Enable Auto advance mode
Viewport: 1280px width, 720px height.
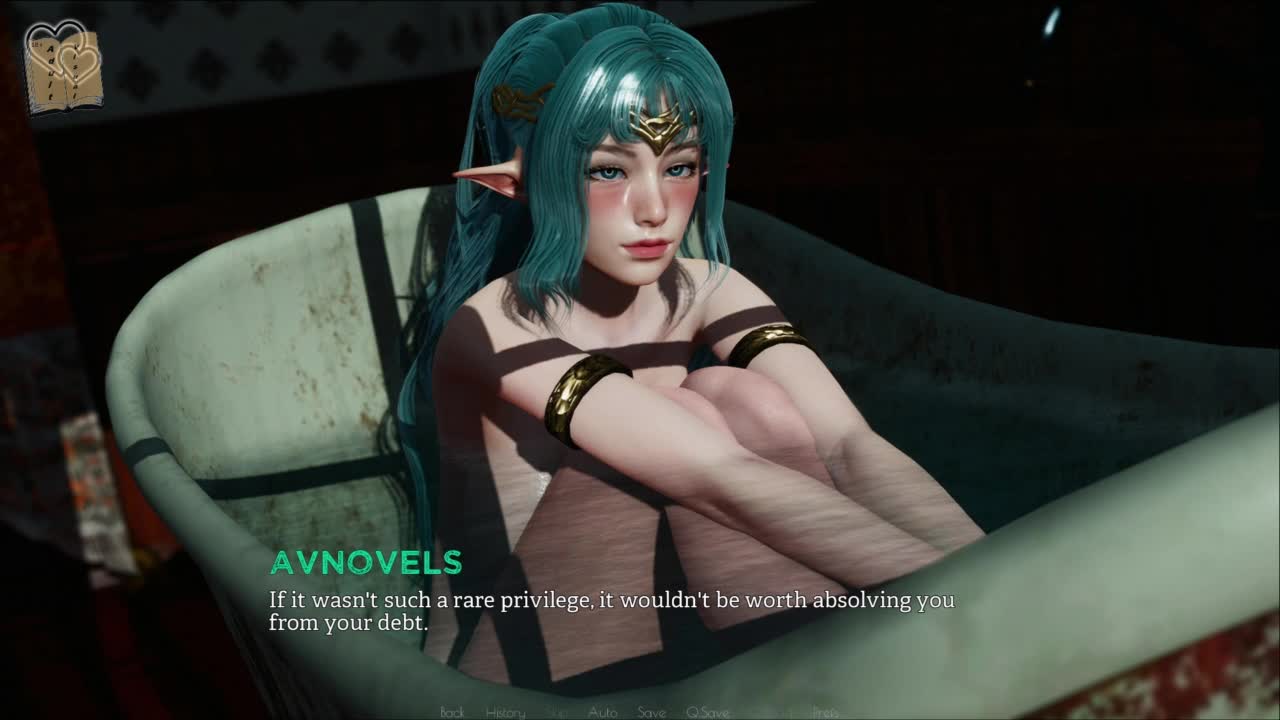(x=602, y=712)
